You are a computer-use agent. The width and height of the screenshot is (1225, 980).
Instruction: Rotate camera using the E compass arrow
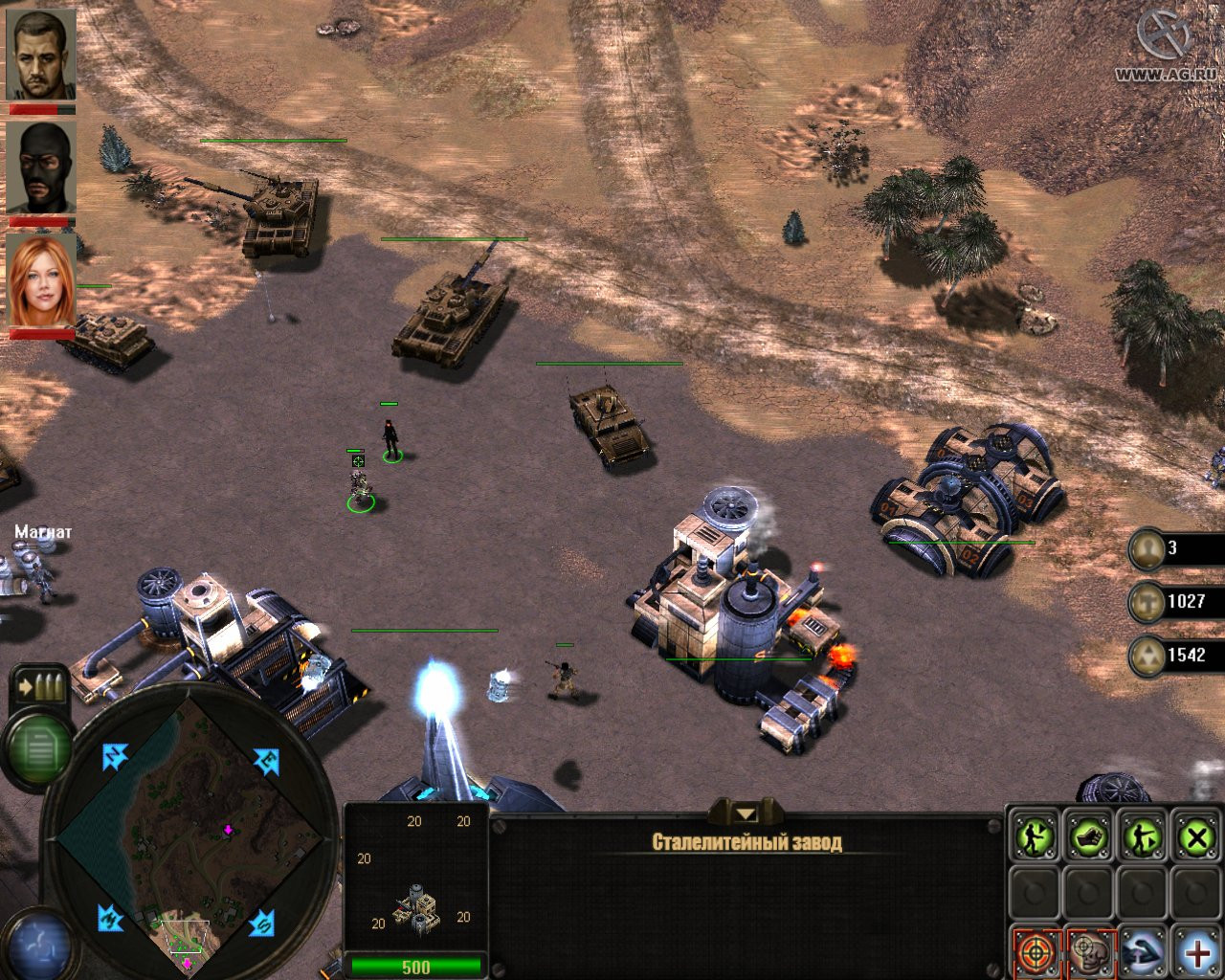pos(266,762)
